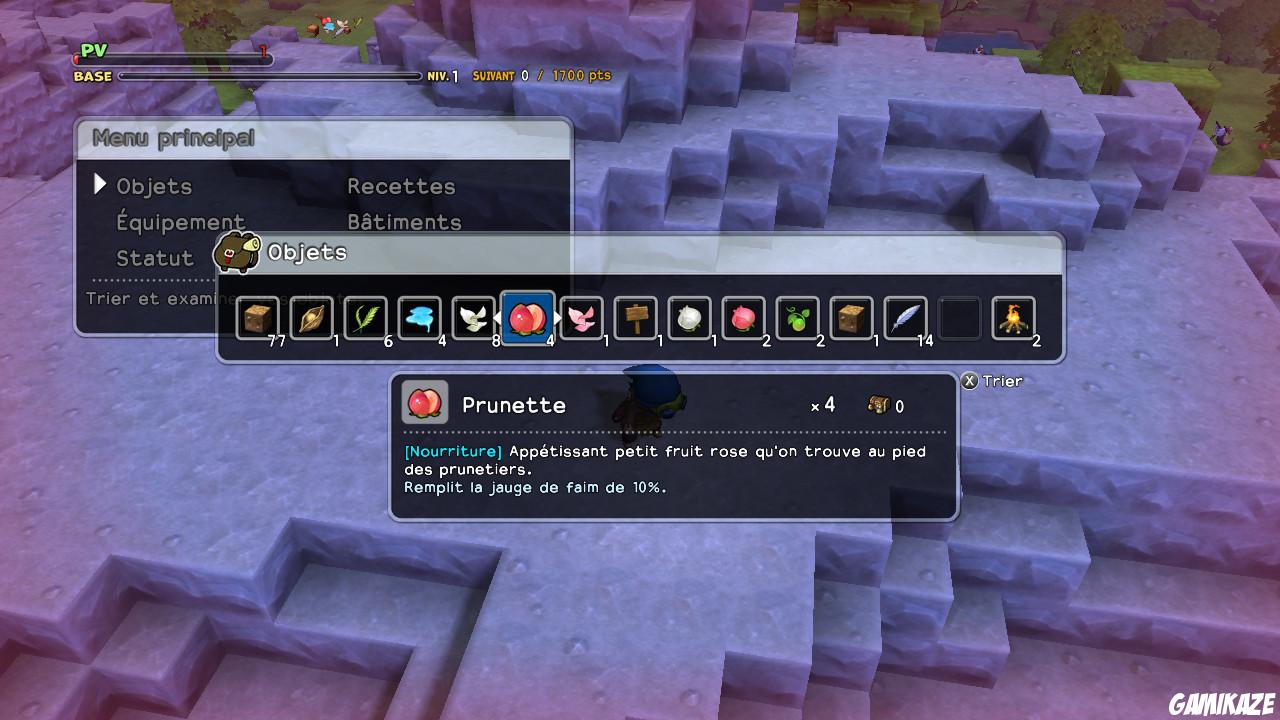The image size is (1280, 720).
Task: Click the backpack icon beside Objets header
Action: click(236, 252)
